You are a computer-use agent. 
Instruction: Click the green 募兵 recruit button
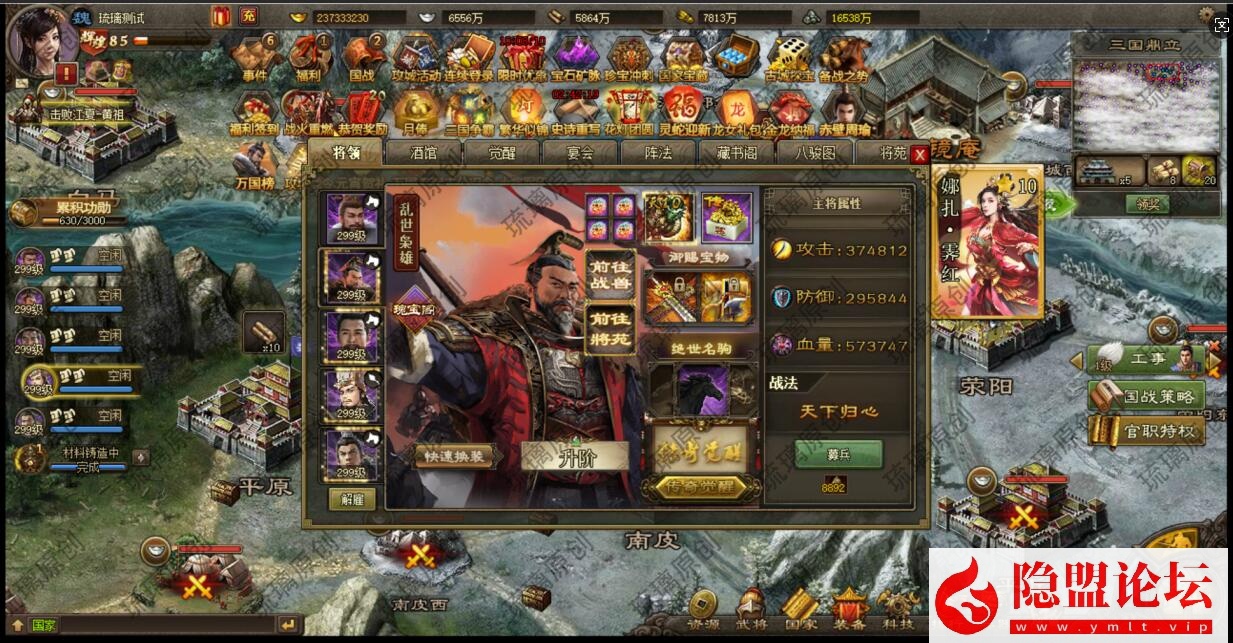point(838,454)
